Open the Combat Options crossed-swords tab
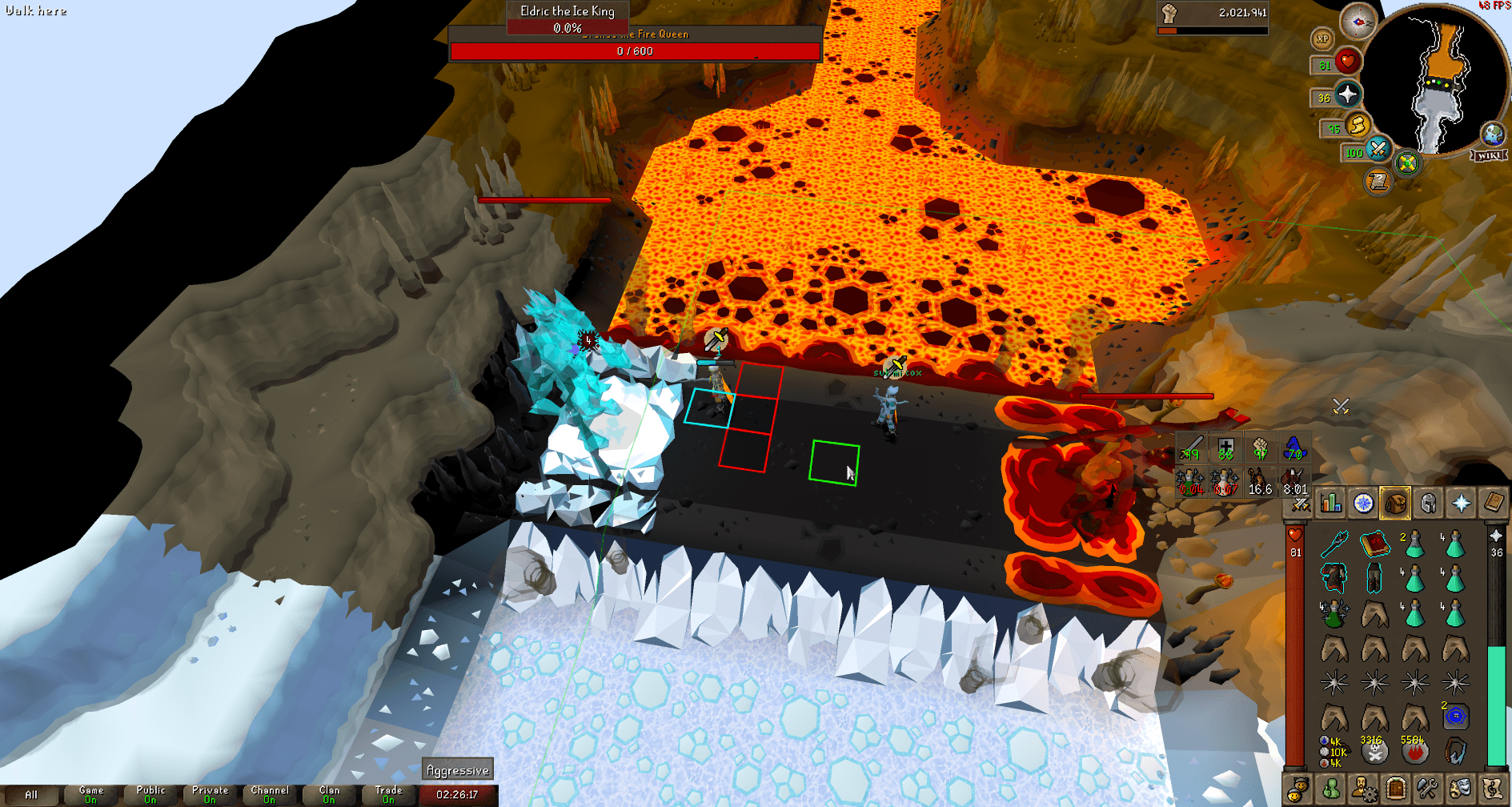 1299,504
